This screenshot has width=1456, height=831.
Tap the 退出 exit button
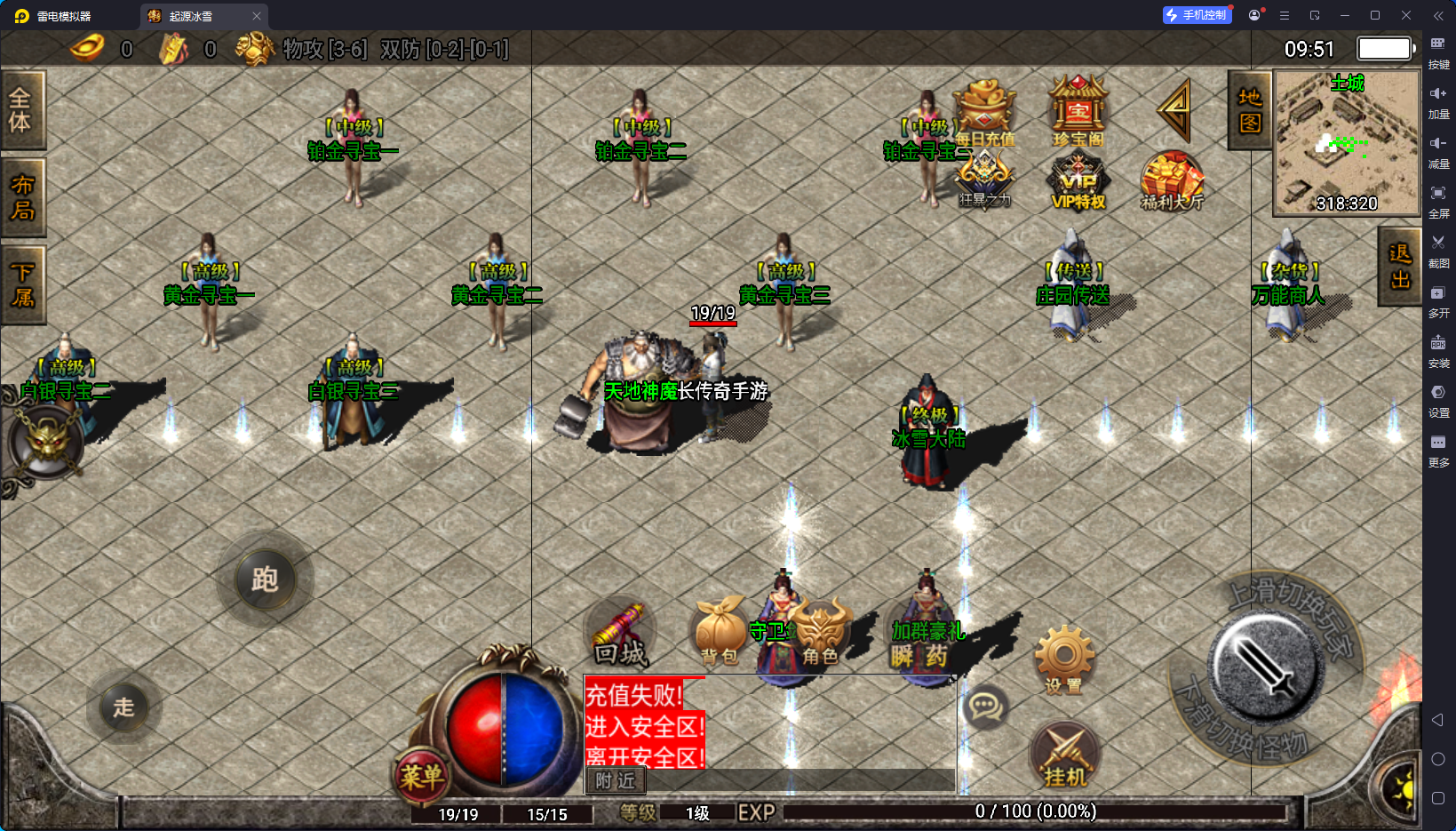pos(1400,267)
